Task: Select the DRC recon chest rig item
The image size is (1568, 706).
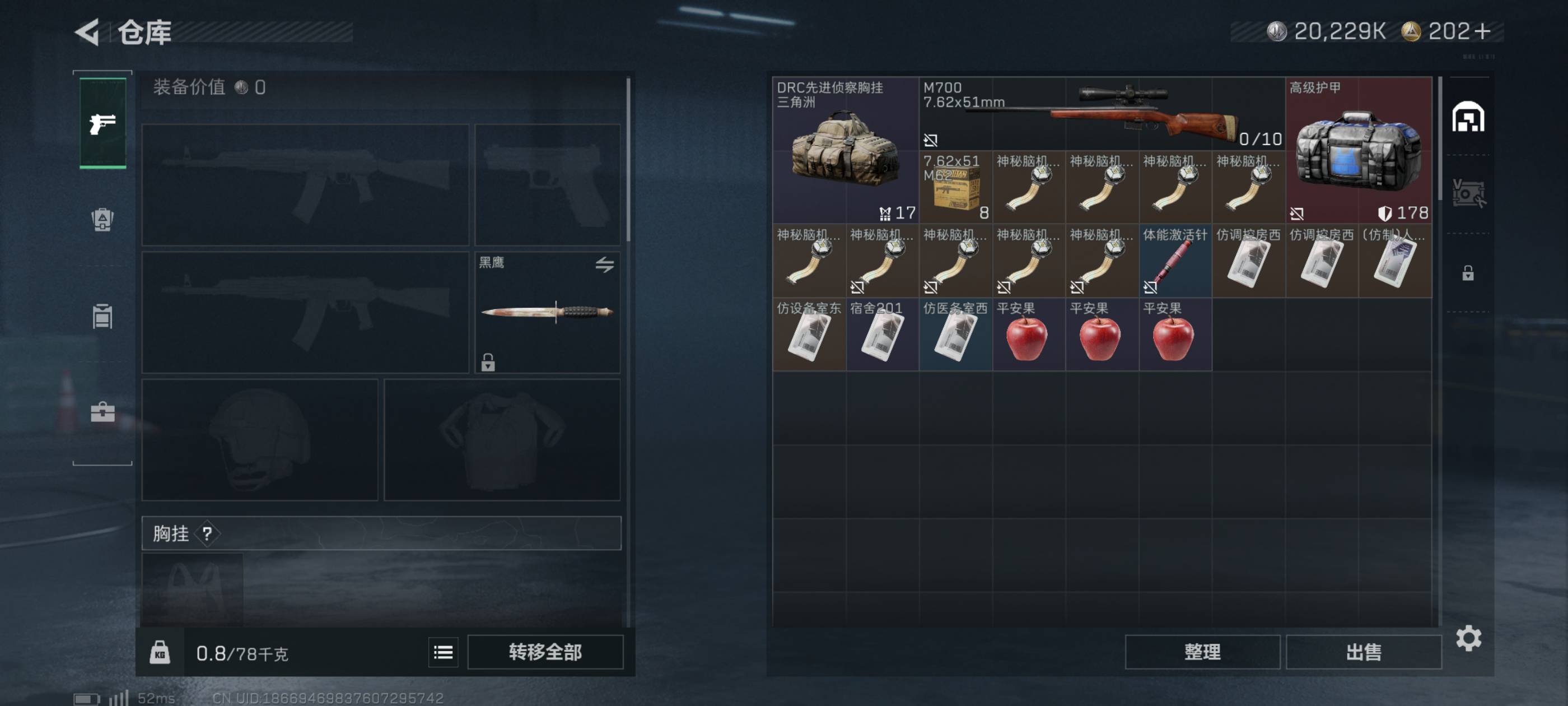Action: (846, 150)
